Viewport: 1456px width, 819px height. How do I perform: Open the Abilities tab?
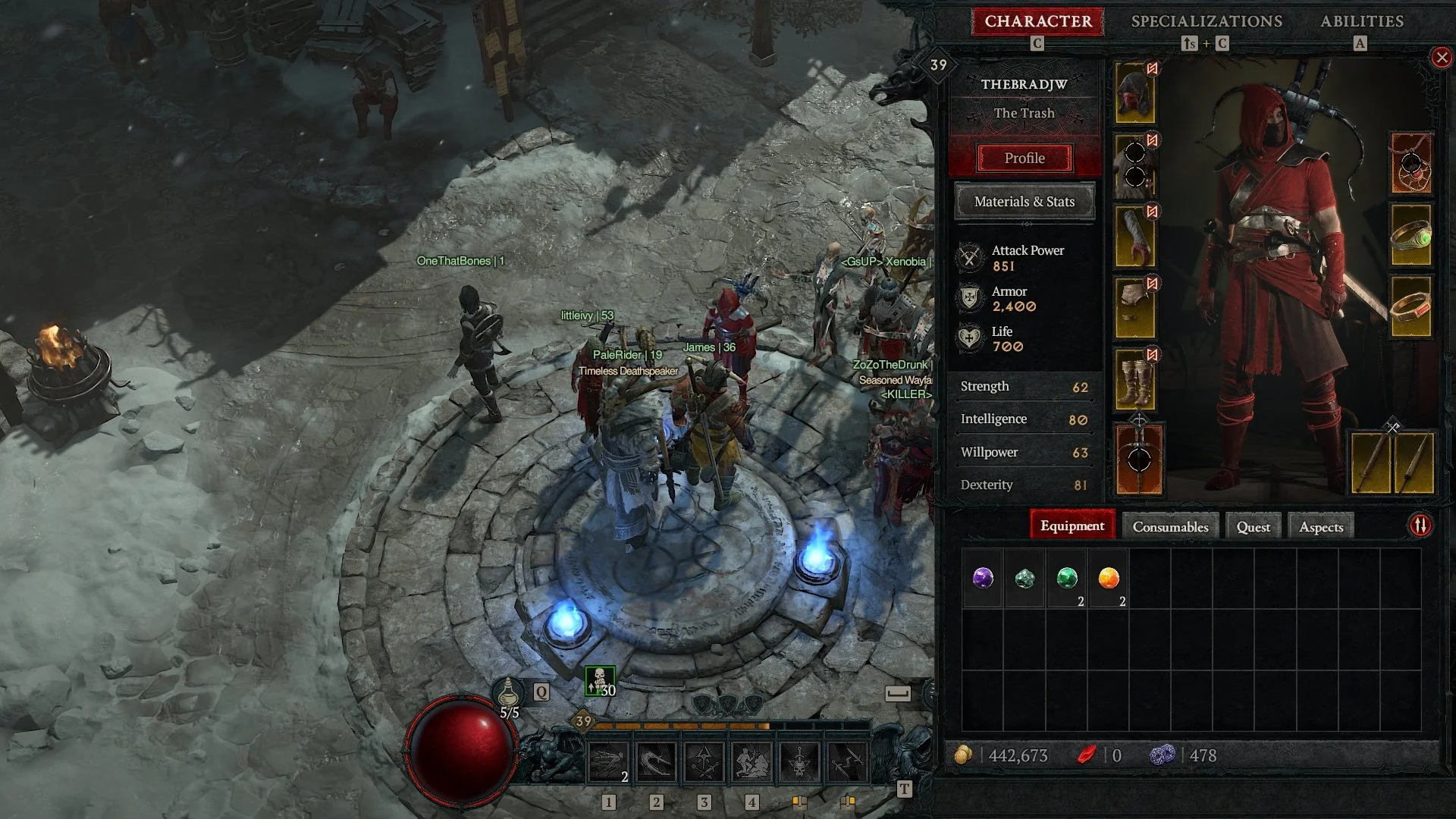point(1361,21)
